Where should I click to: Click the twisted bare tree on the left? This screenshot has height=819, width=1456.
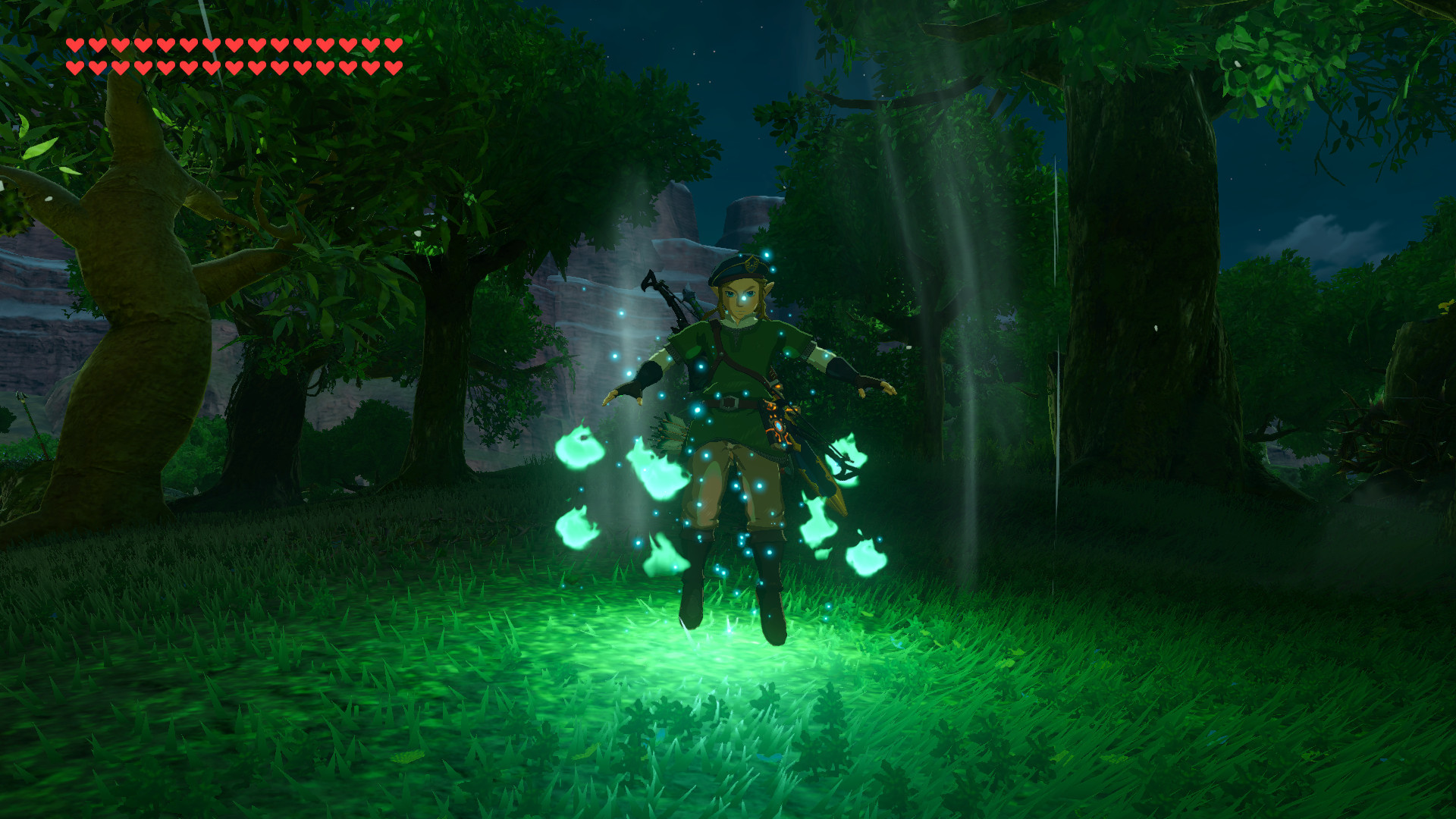[140, 288]
